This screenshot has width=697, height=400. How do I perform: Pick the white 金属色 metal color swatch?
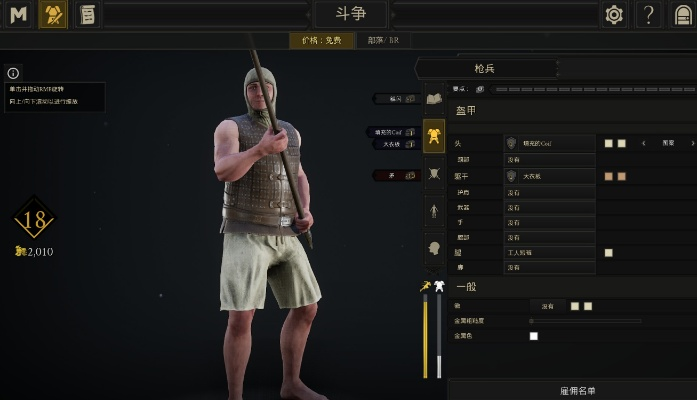click(x=533, y=336)
